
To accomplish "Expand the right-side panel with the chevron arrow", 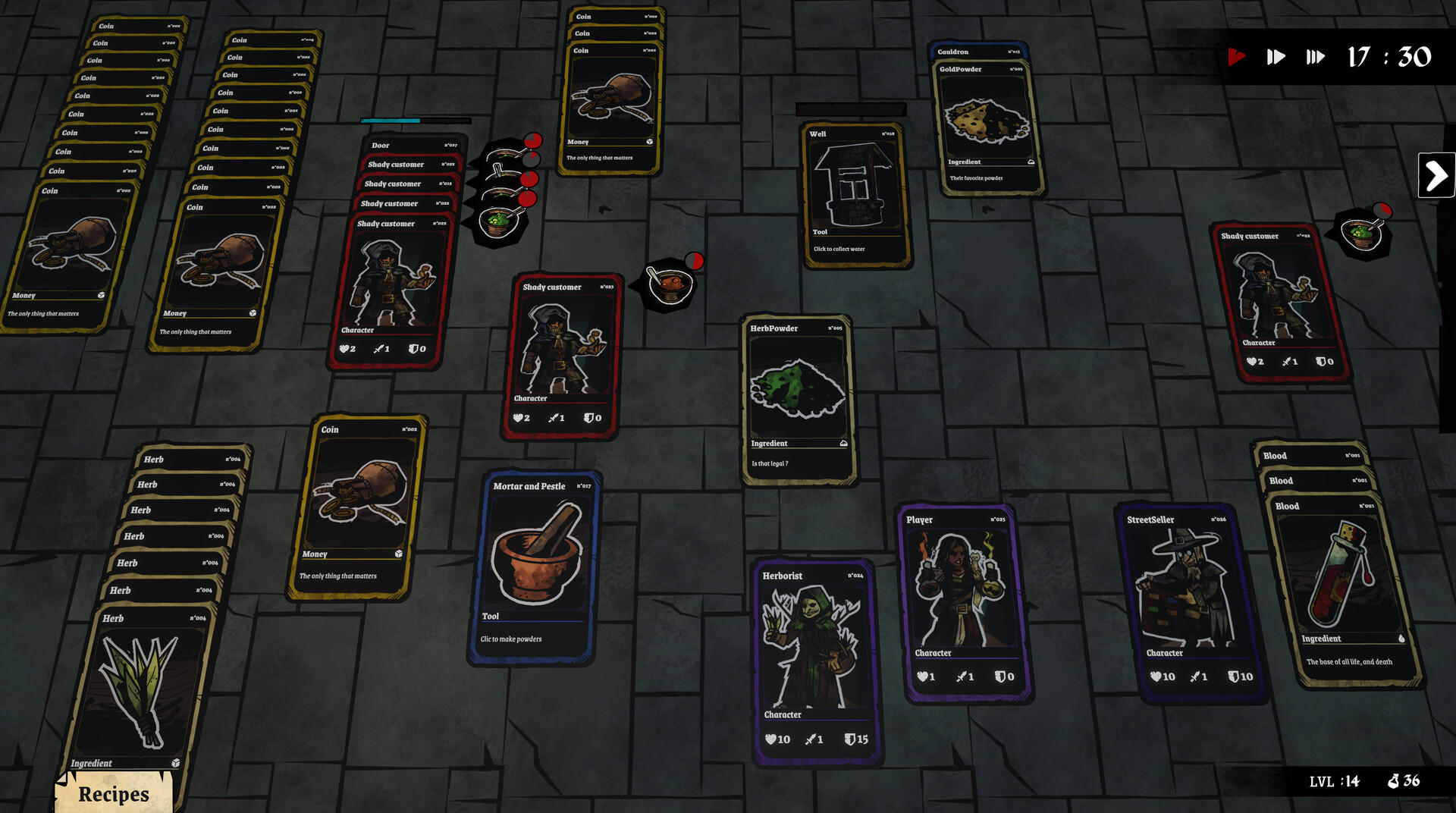I will (1436, 174).
